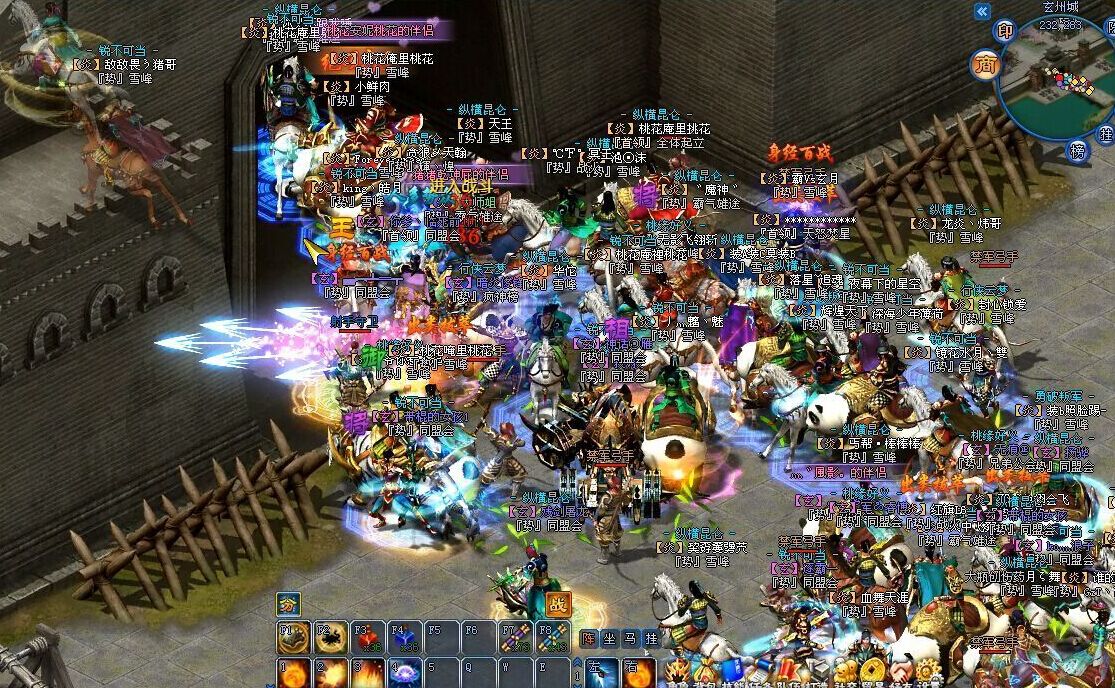Screen dimensions: 1115x688
Task: Click the 坐 sit button
Action: point(610,637)
